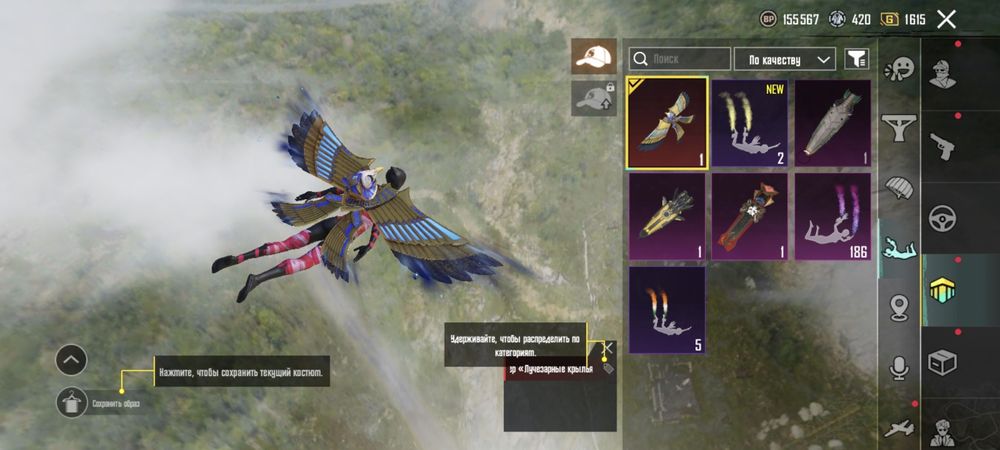The width and height of the screenshot is (1000, 450).
Task: Select the orange and green smoke trail
Action: point(667,309)
